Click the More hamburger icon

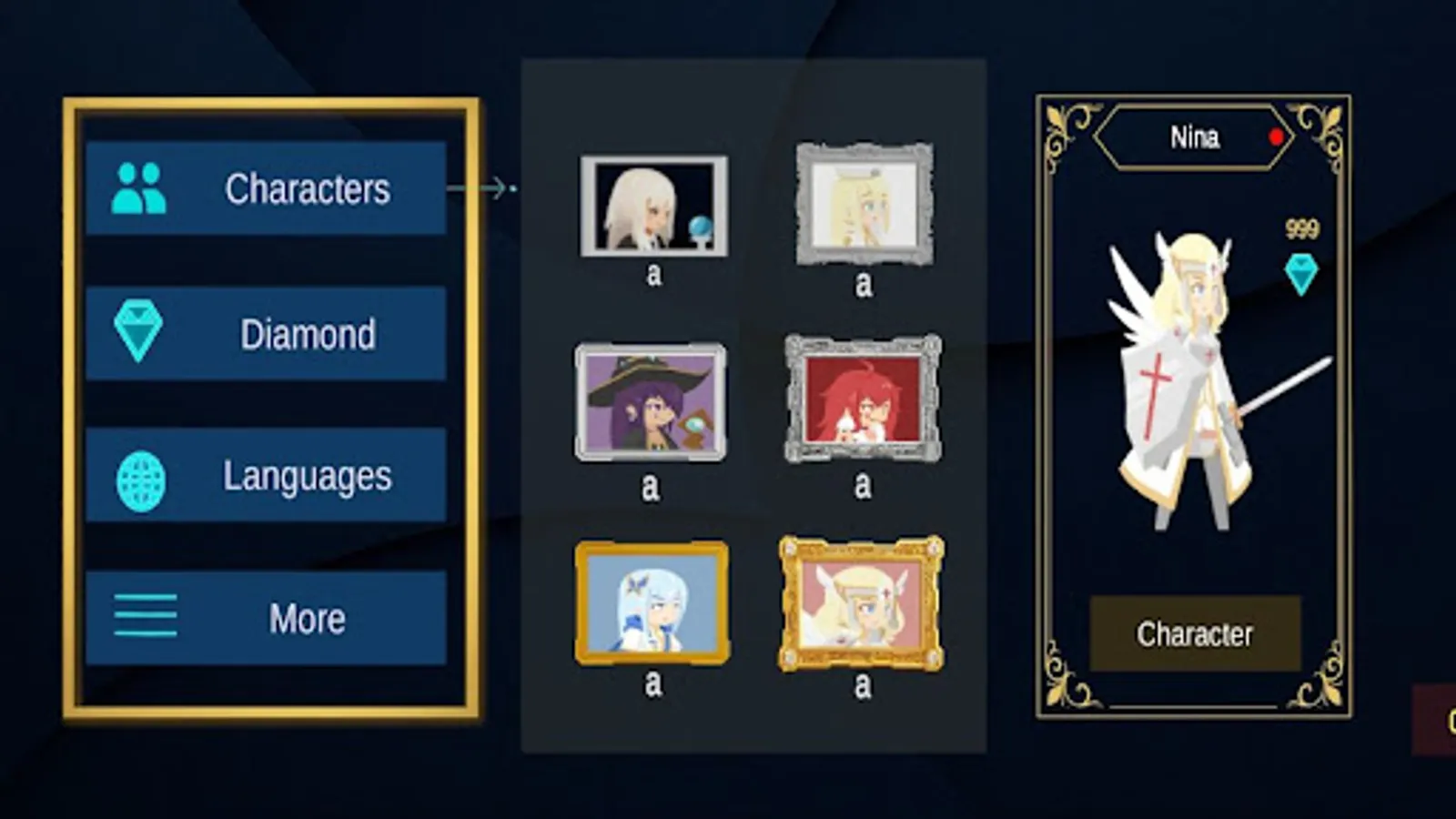click(x=144, y=614)
